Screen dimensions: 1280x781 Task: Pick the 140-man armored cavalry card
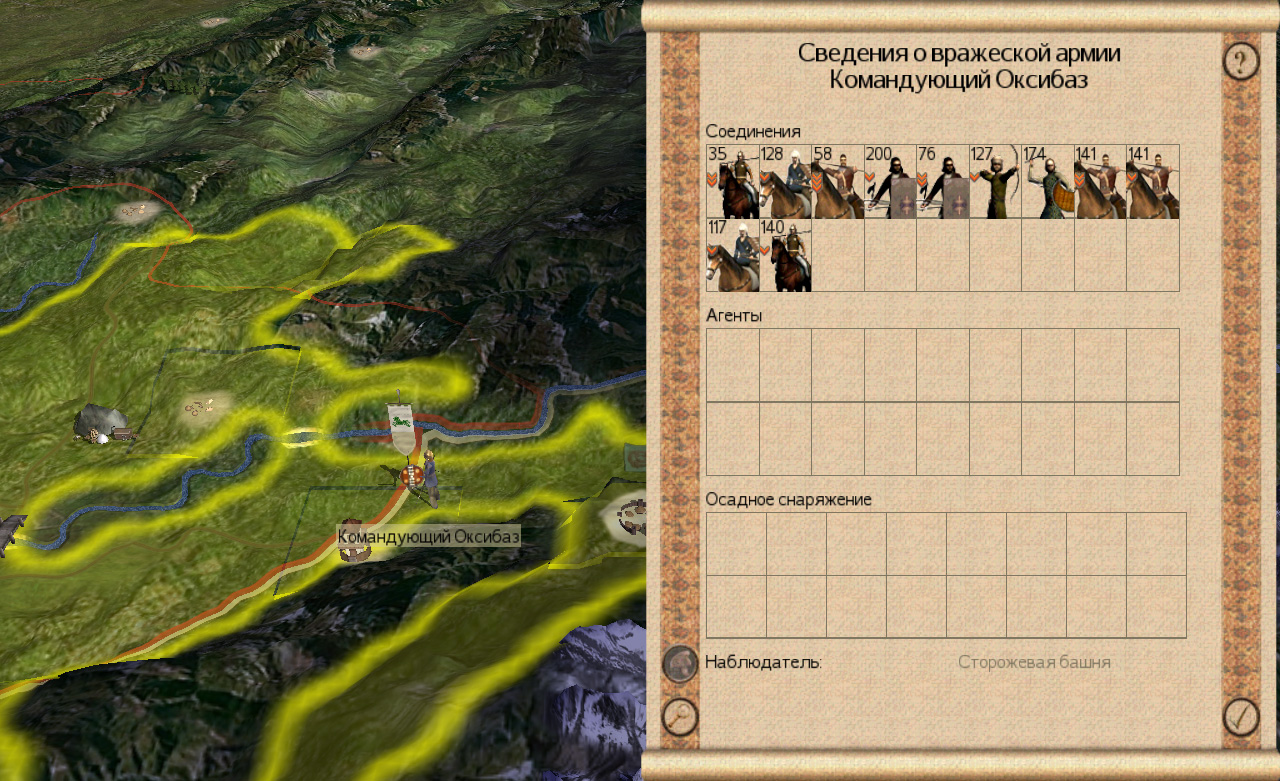tap(785, 255)
